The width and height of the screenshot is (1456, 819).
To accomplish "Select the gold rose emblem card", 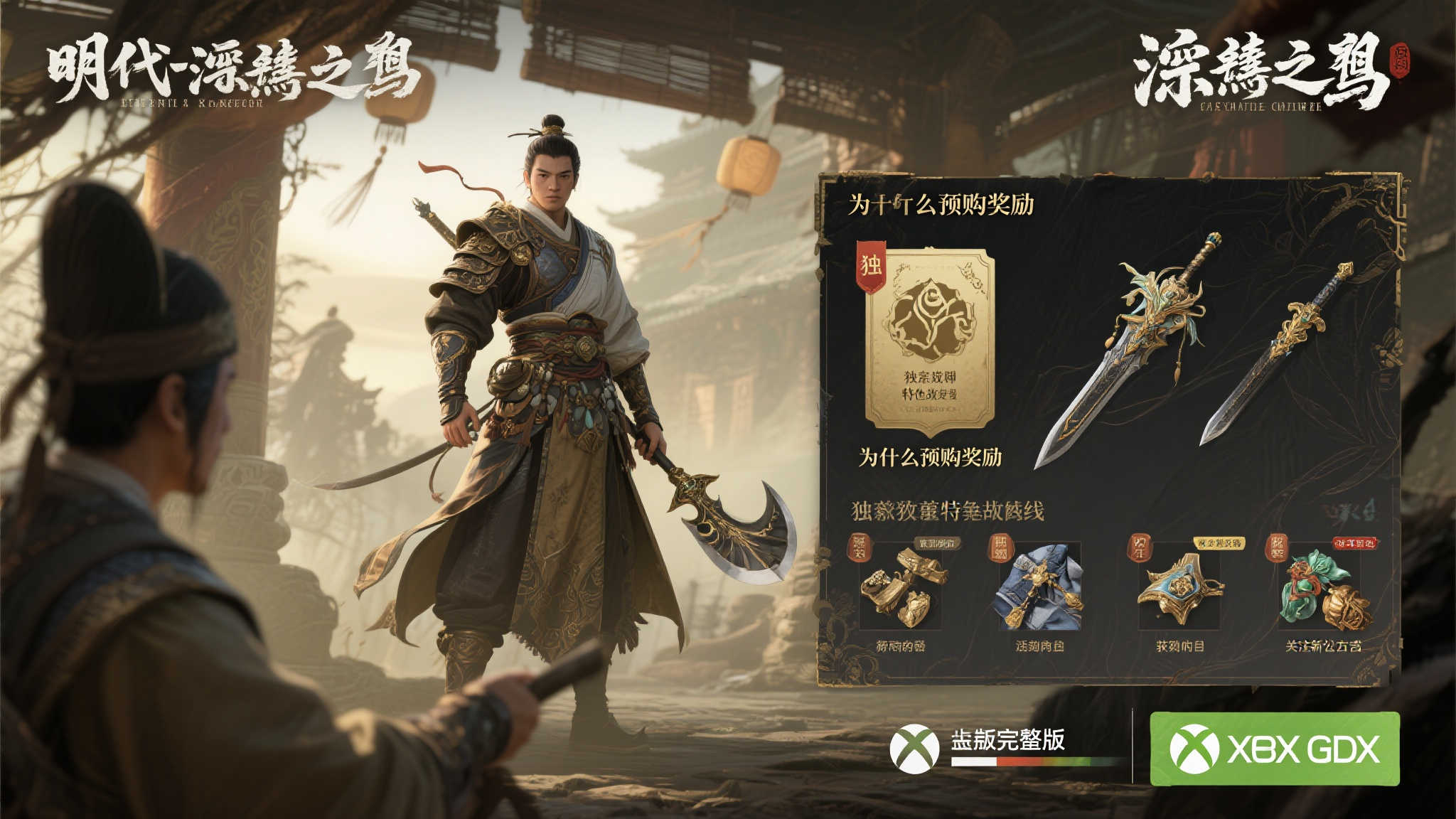I will coord(928,341).
